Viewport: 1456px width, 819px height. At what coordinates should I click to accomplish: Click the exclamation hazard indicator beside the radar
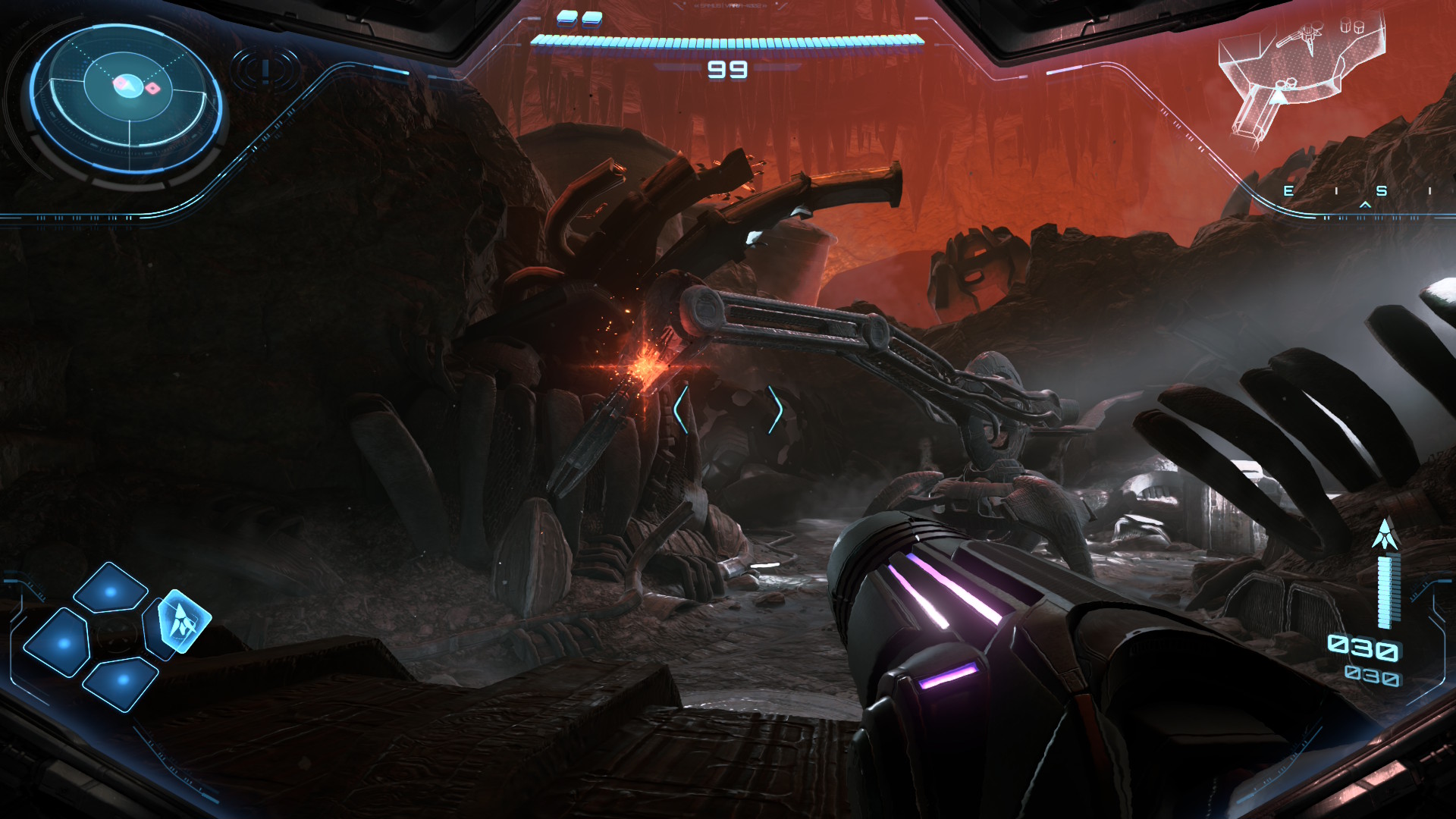click(265, 71)
